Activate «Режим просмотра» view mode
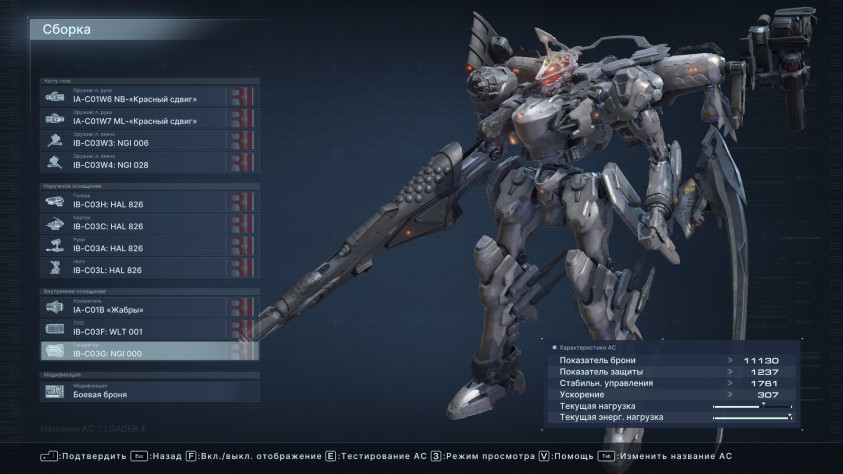The width and height of the screenshot is (843, 474). [x=487, y=456]
